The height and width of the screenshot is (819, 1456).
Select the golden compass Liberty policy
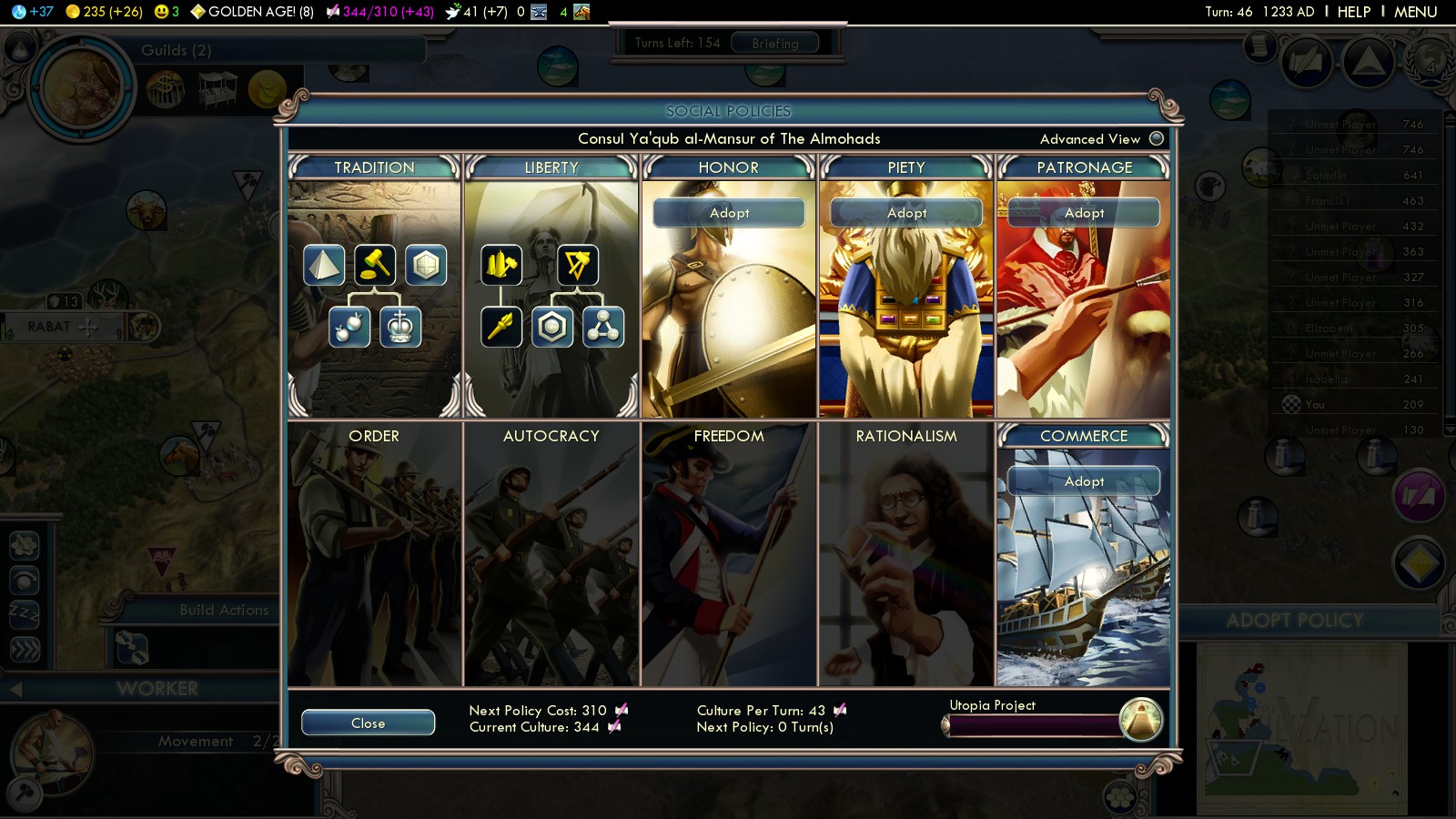pos(578,266)
